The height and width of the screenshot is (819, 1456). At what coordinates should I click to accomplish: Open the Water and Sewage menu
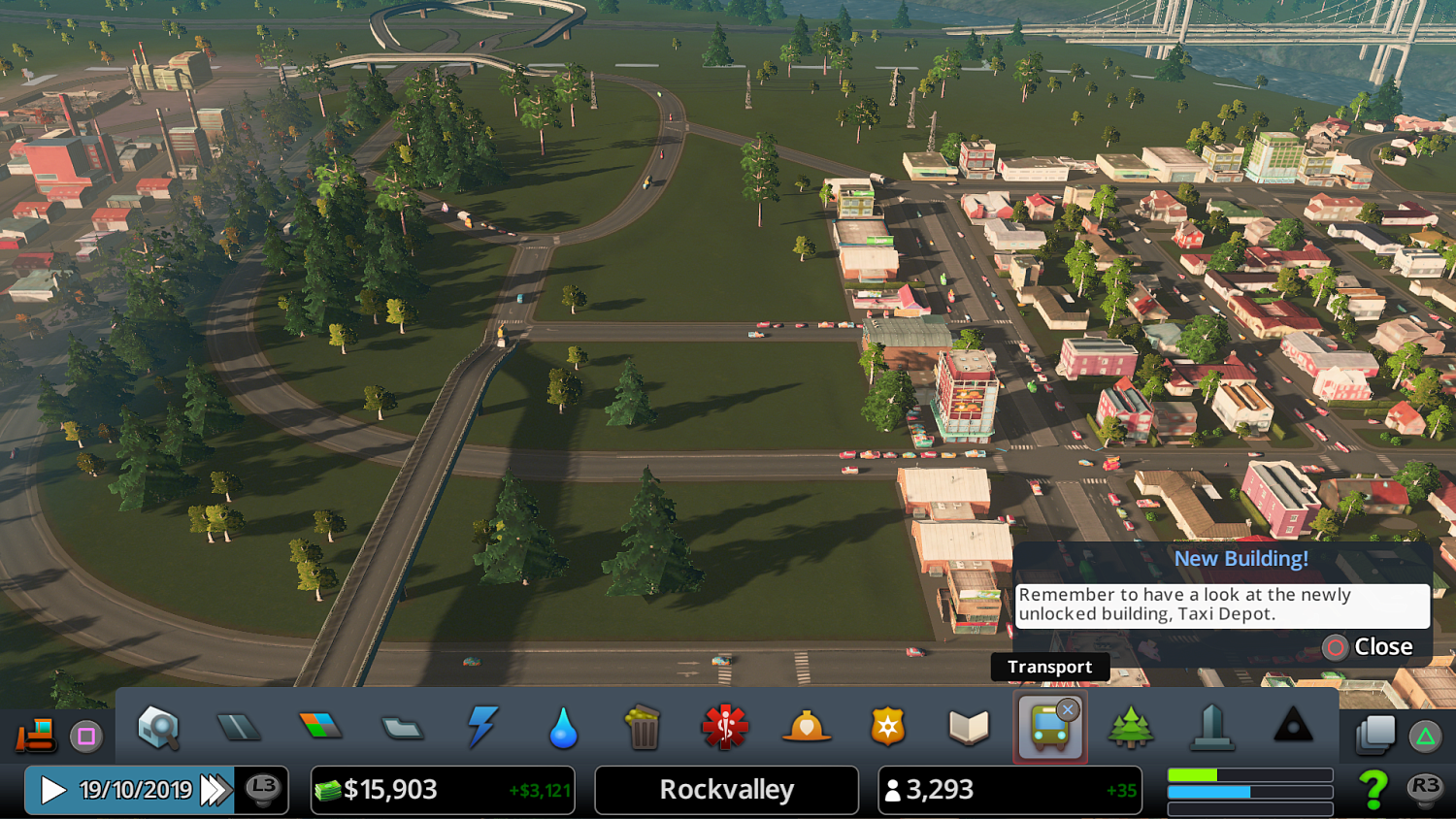[x=563, y=726]
